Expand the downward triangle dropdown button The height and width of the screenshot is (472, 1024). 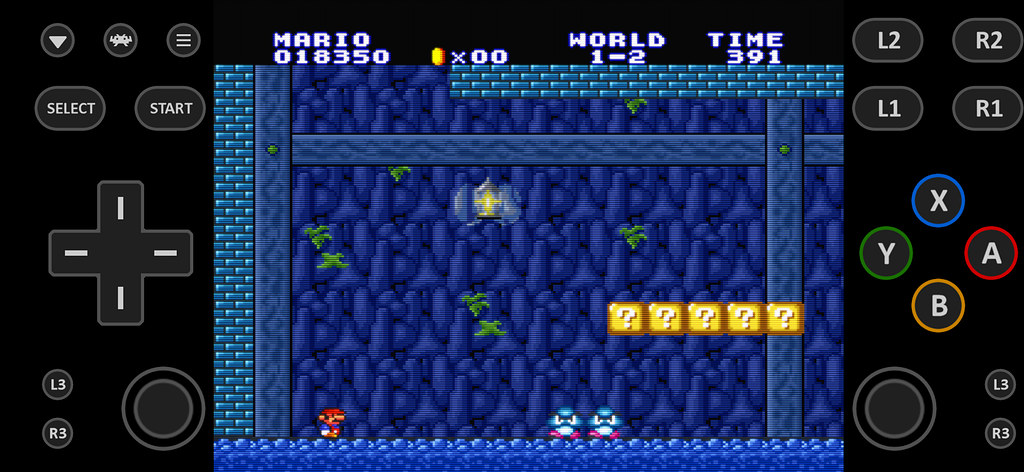pos(58,41)
